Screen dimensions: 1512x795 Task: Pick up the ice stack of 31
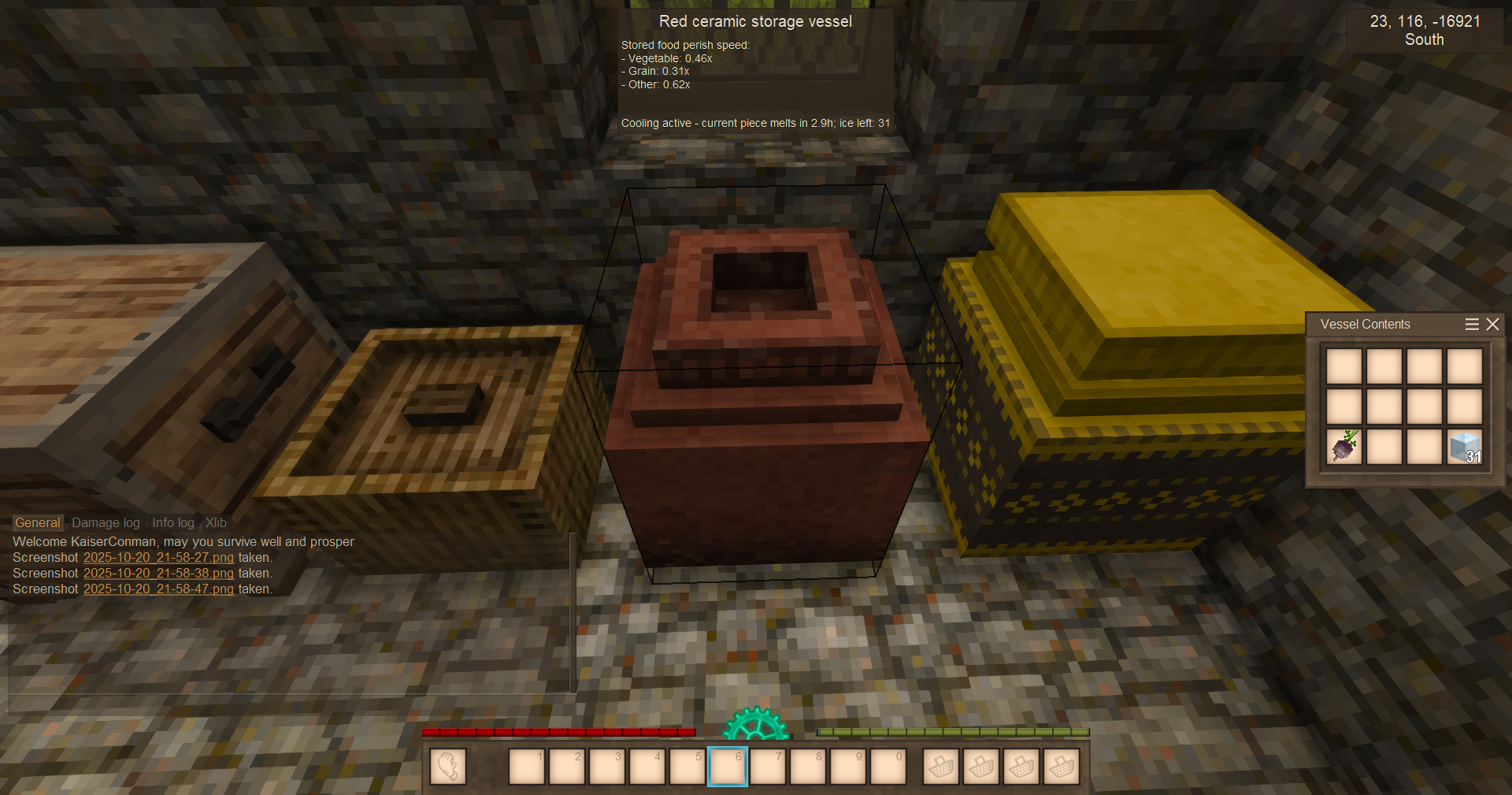point(1464,447)
